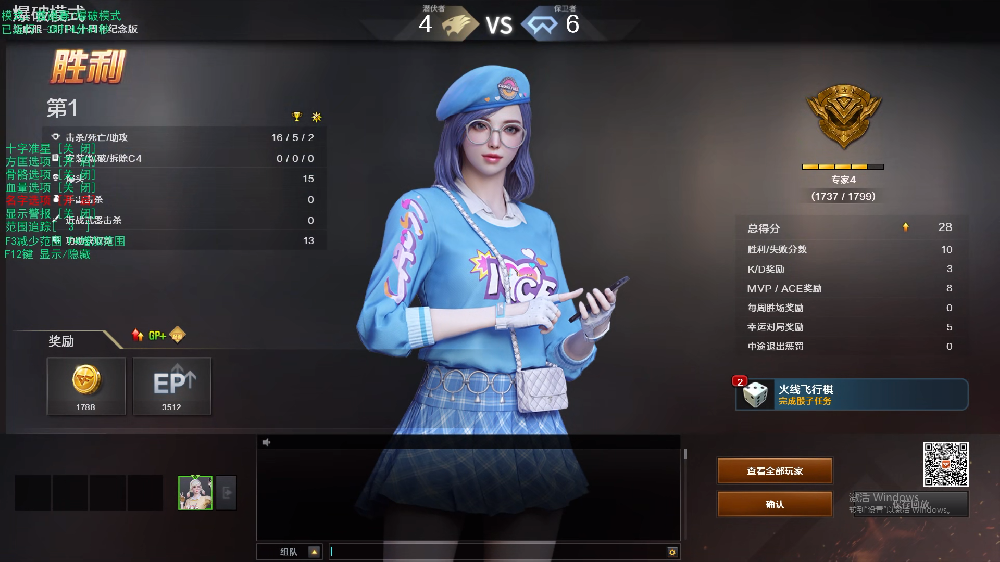1000x562 pixels.
Task: Toggle the speaker icon above the chat log
Action: [x=267, y=442]
